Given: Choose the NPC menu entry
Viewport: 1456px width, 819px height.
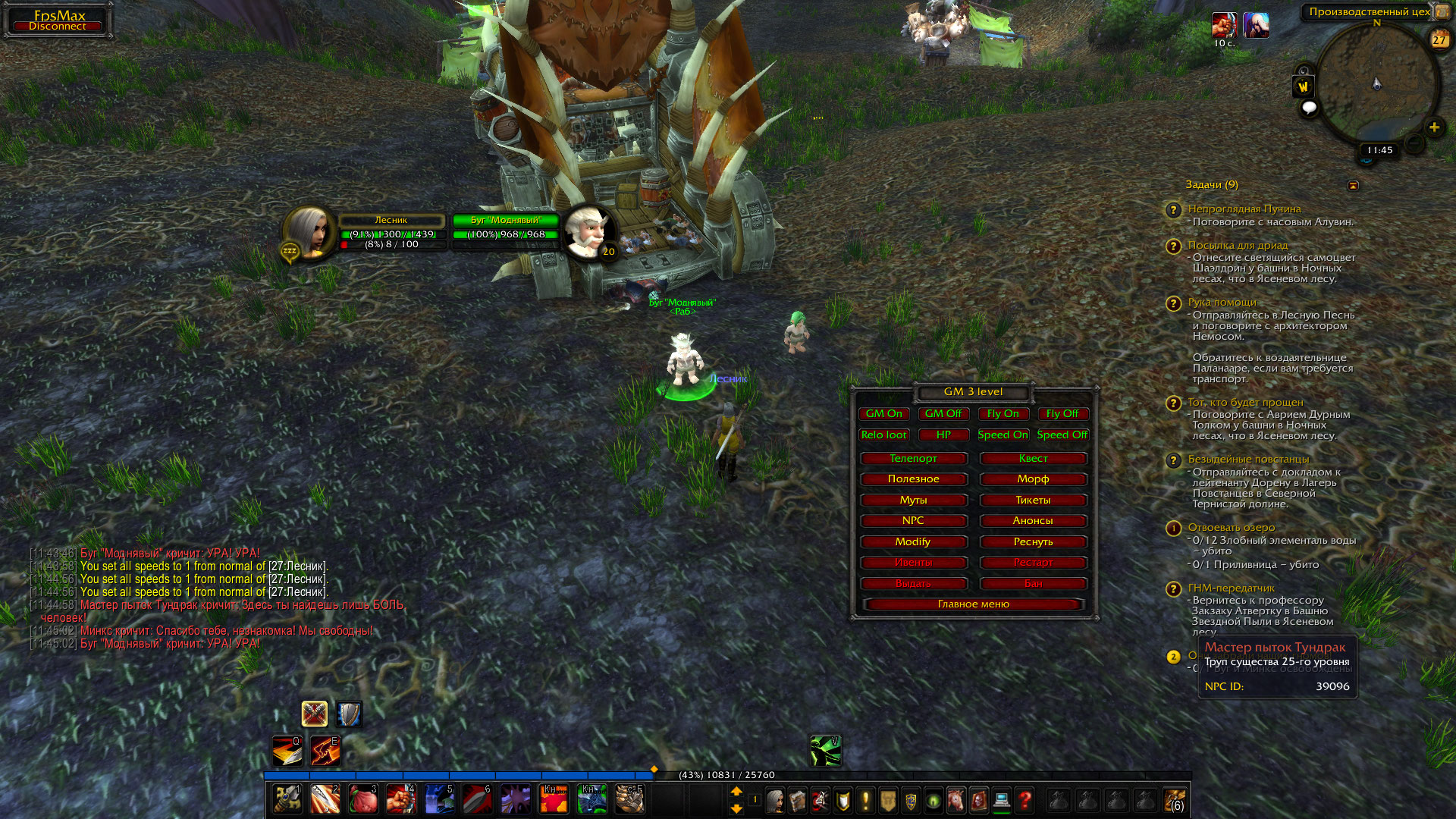Looking at the screenshot, I should click(x=913, y=521).
